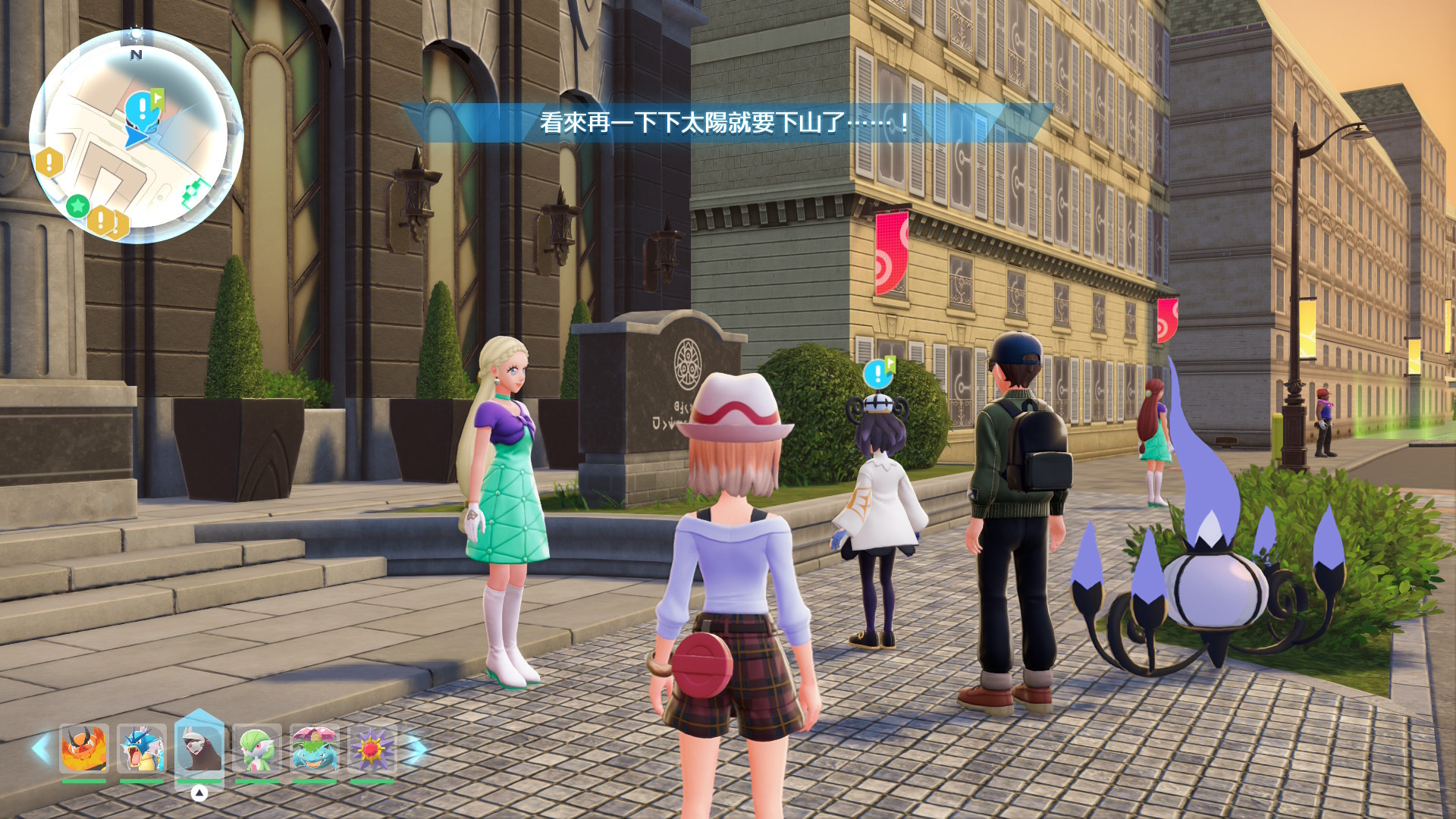Select Venusaur from the party bar
This screenshot has height=819, width=1456.
pyautogui.click(x=314, y=748)
